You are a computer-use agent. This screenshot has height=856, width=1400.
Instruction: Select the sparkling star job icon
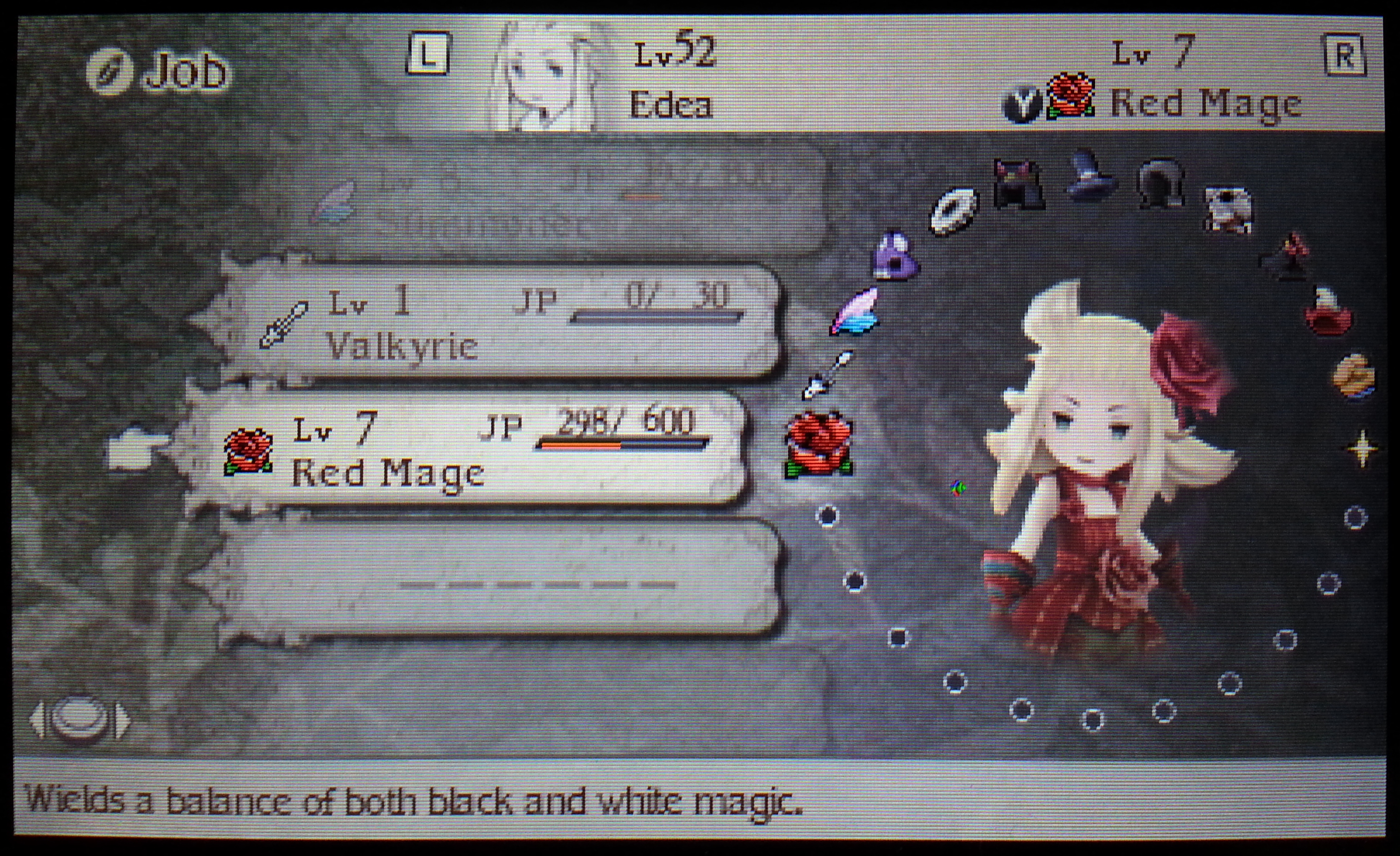point(1363,449)
